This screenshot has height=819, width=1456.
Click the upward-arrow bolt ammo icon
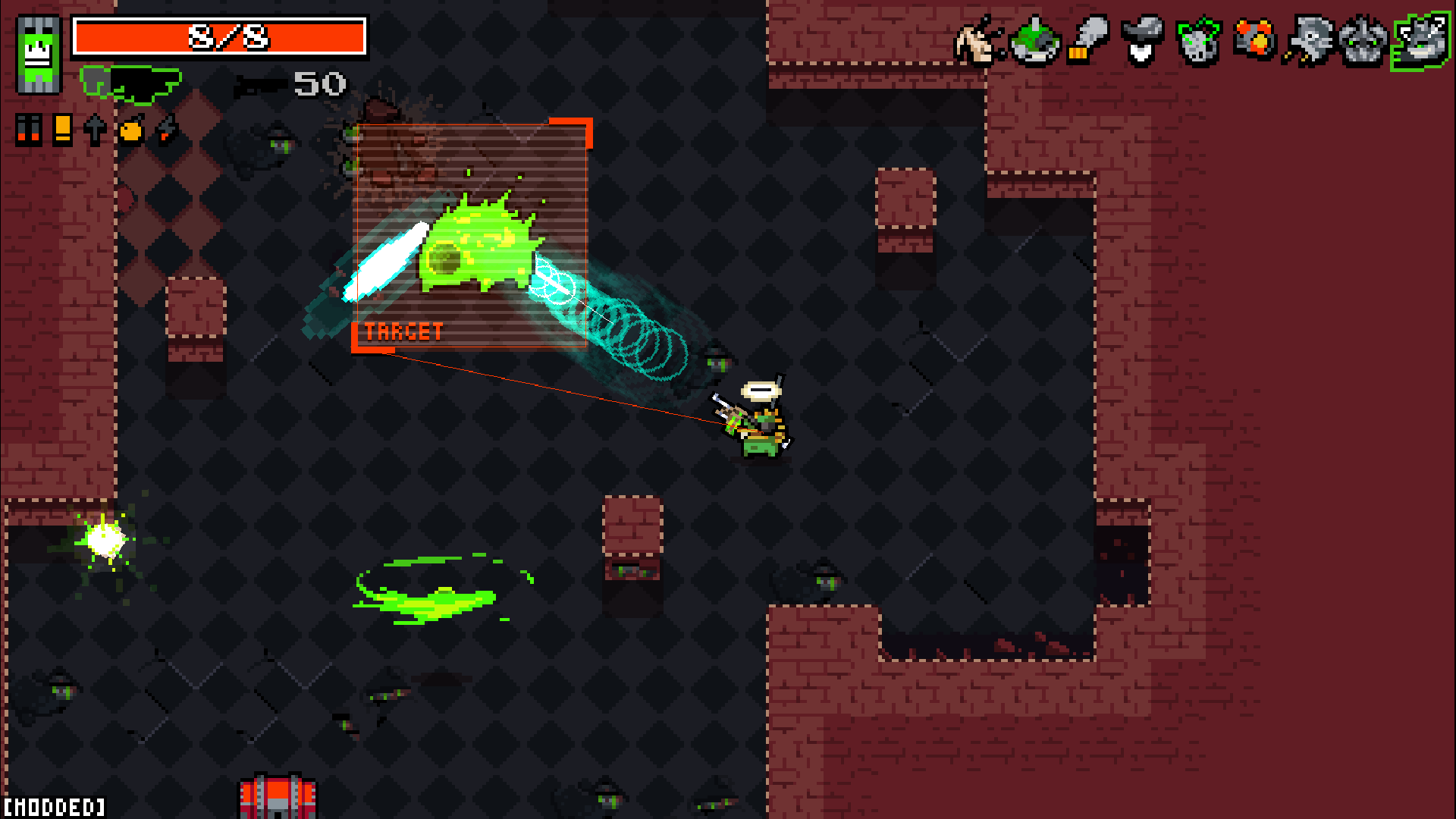(95, 130)
